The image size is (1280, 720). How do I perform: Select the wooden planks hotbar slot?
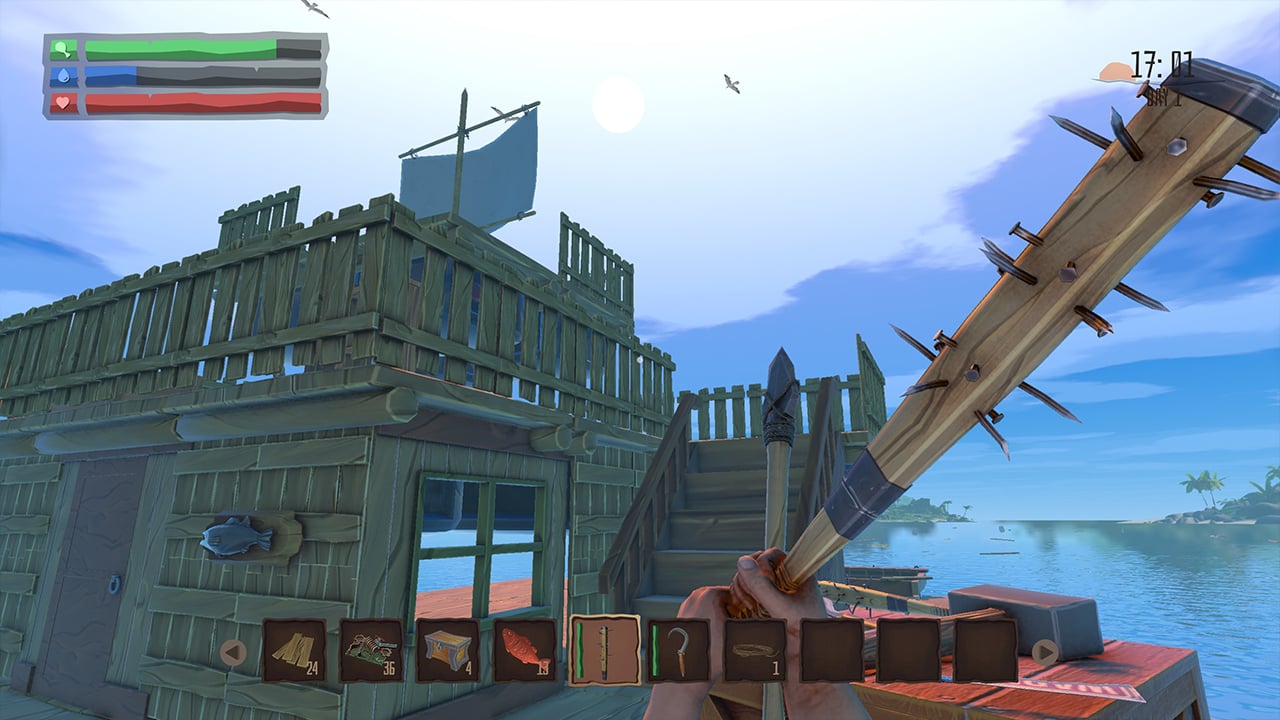[x=294, y=650]
